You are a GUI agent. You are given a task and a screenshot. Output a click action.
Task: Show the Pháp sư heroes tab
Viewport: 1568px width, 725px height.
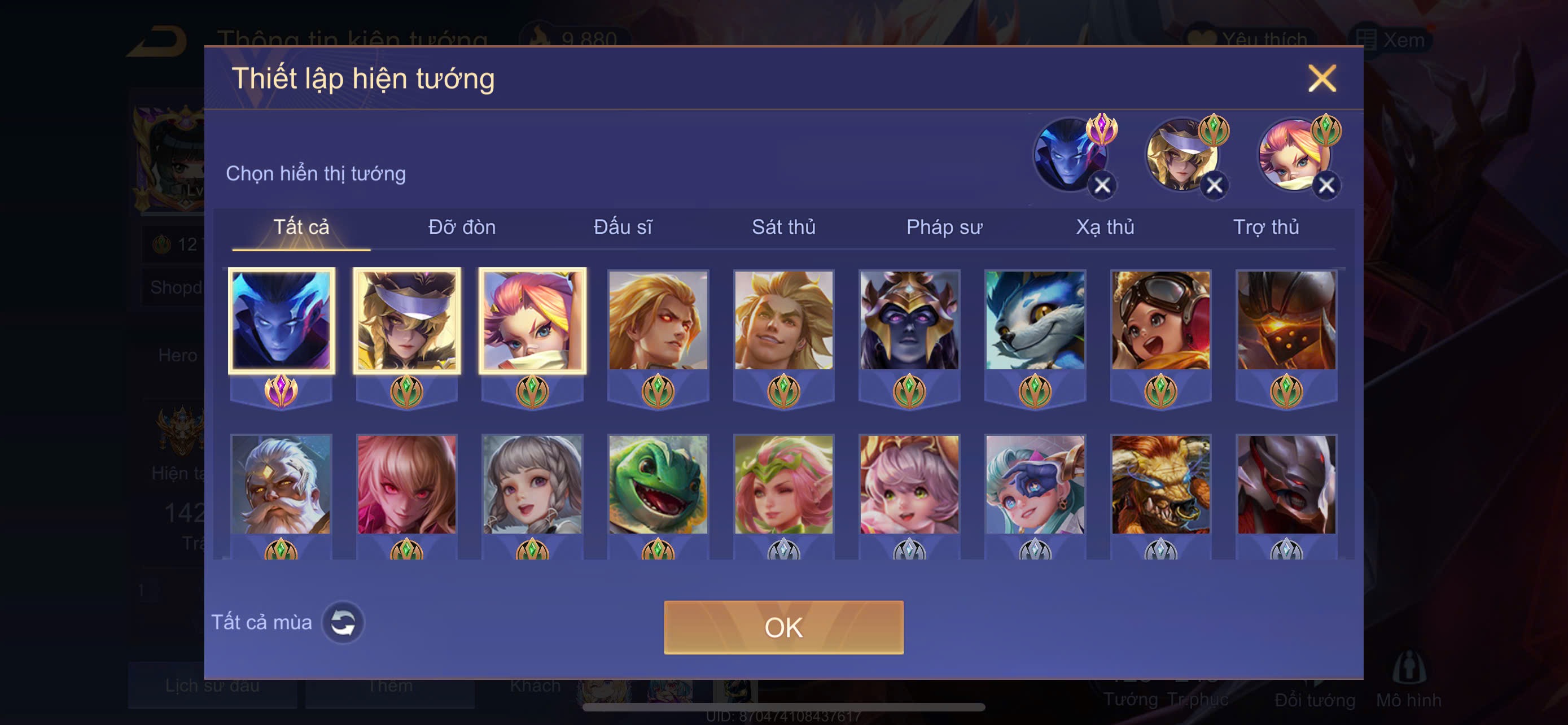click(944, 227)
